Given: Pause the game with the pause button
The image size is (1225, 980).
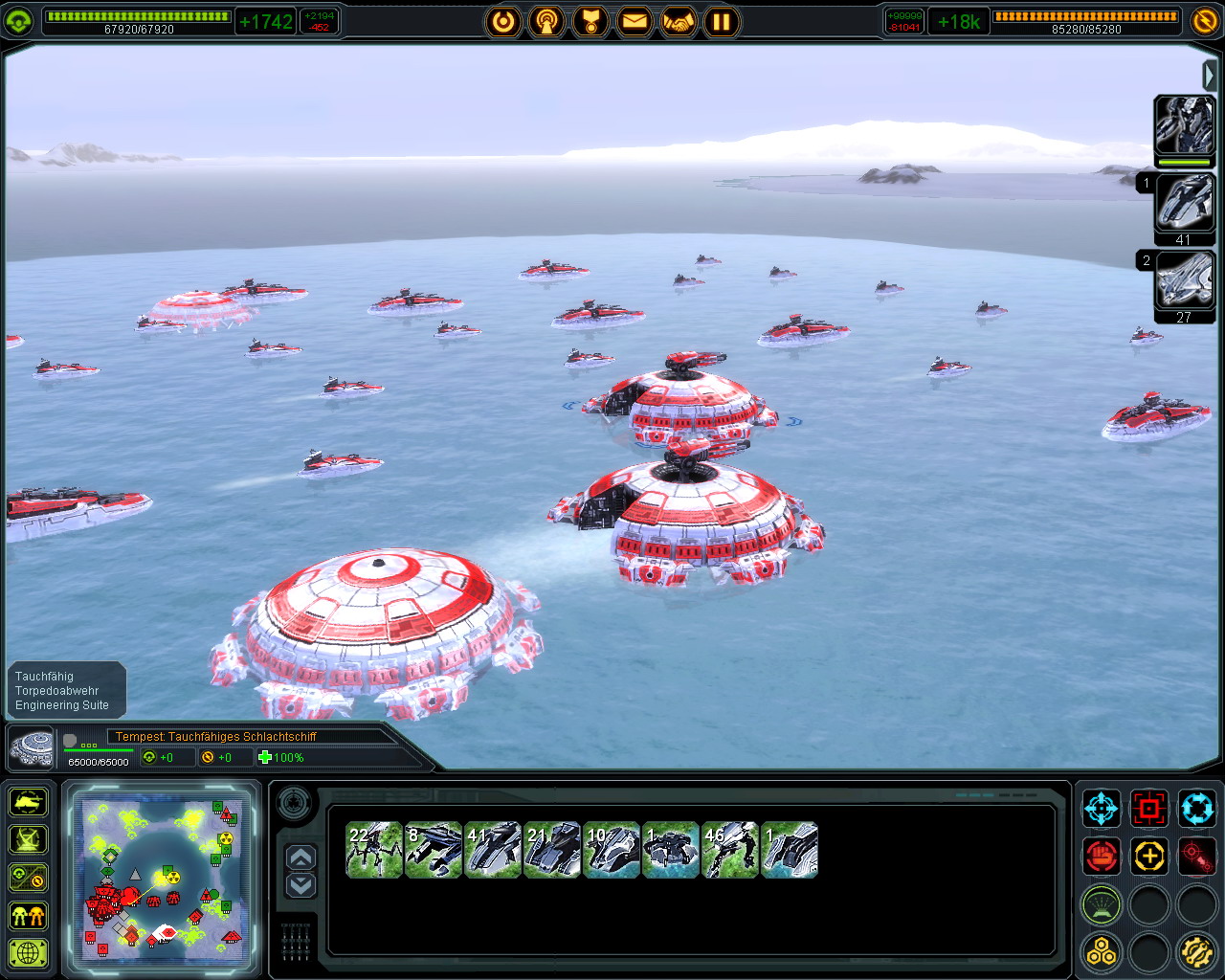Looking at the screenshot, I should 722,21.
